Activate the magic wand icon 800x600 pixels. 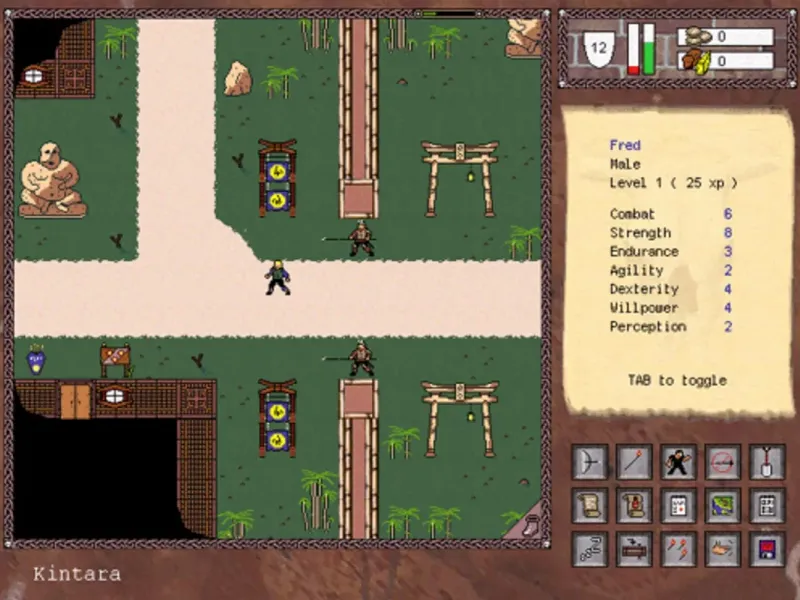(x=633, y=462)
